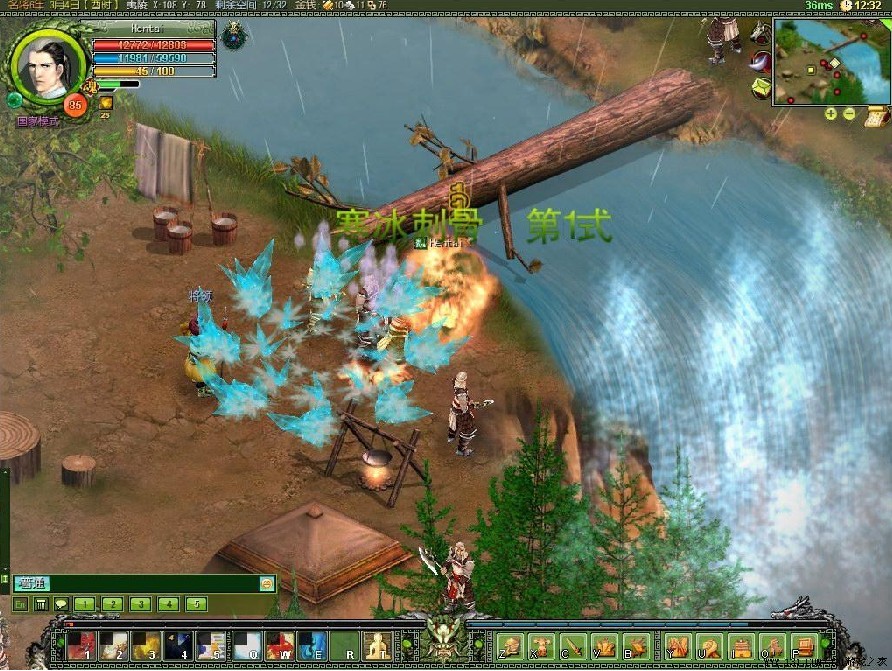Activate the skill in hotbar slot 1
The width and height of the screenshot is (892, 671).
point(80,645)
